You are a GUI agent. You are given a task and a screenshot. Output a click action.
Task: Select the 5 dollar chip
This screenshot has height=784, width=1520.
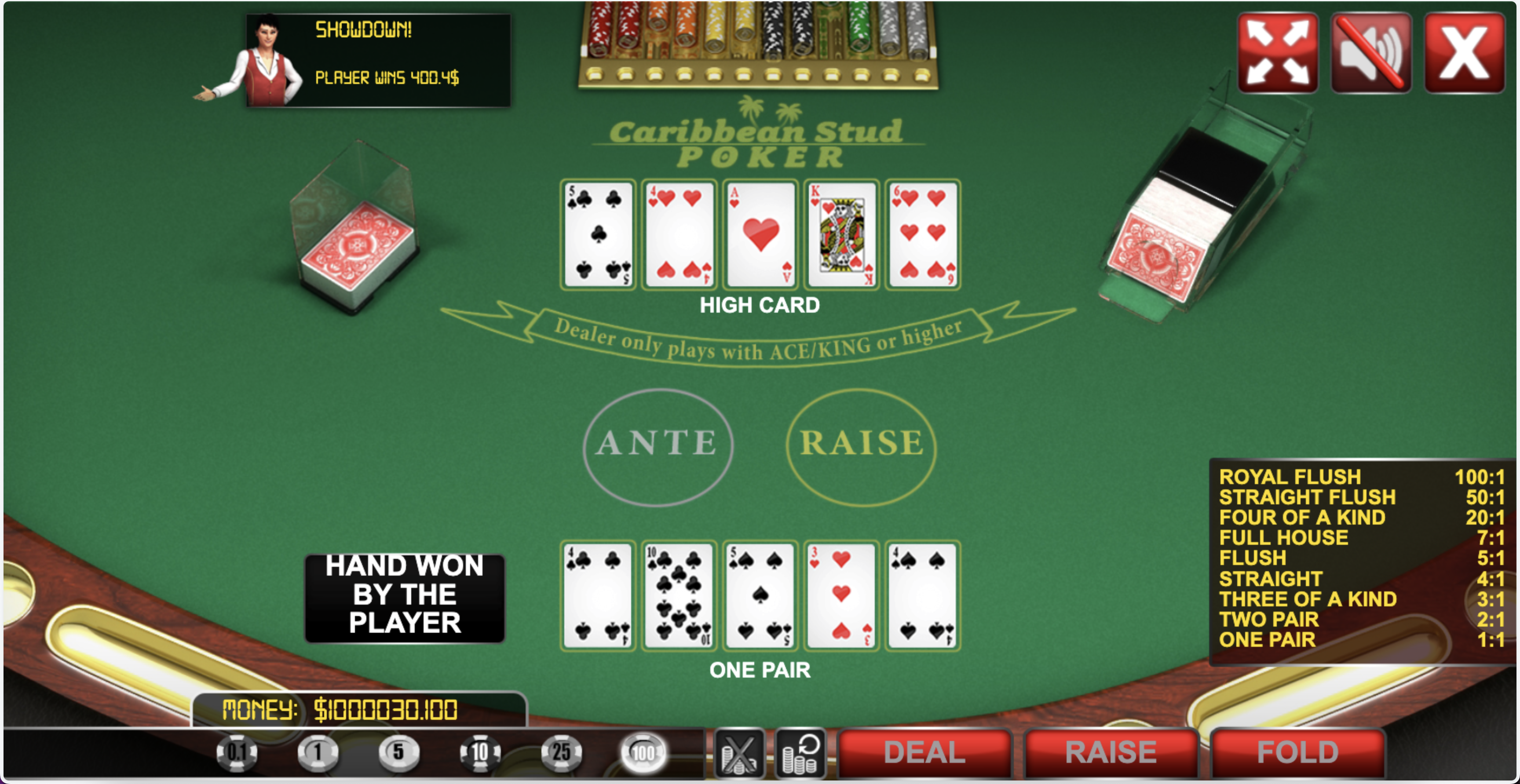pyautogui.click(x=398, y=753)
